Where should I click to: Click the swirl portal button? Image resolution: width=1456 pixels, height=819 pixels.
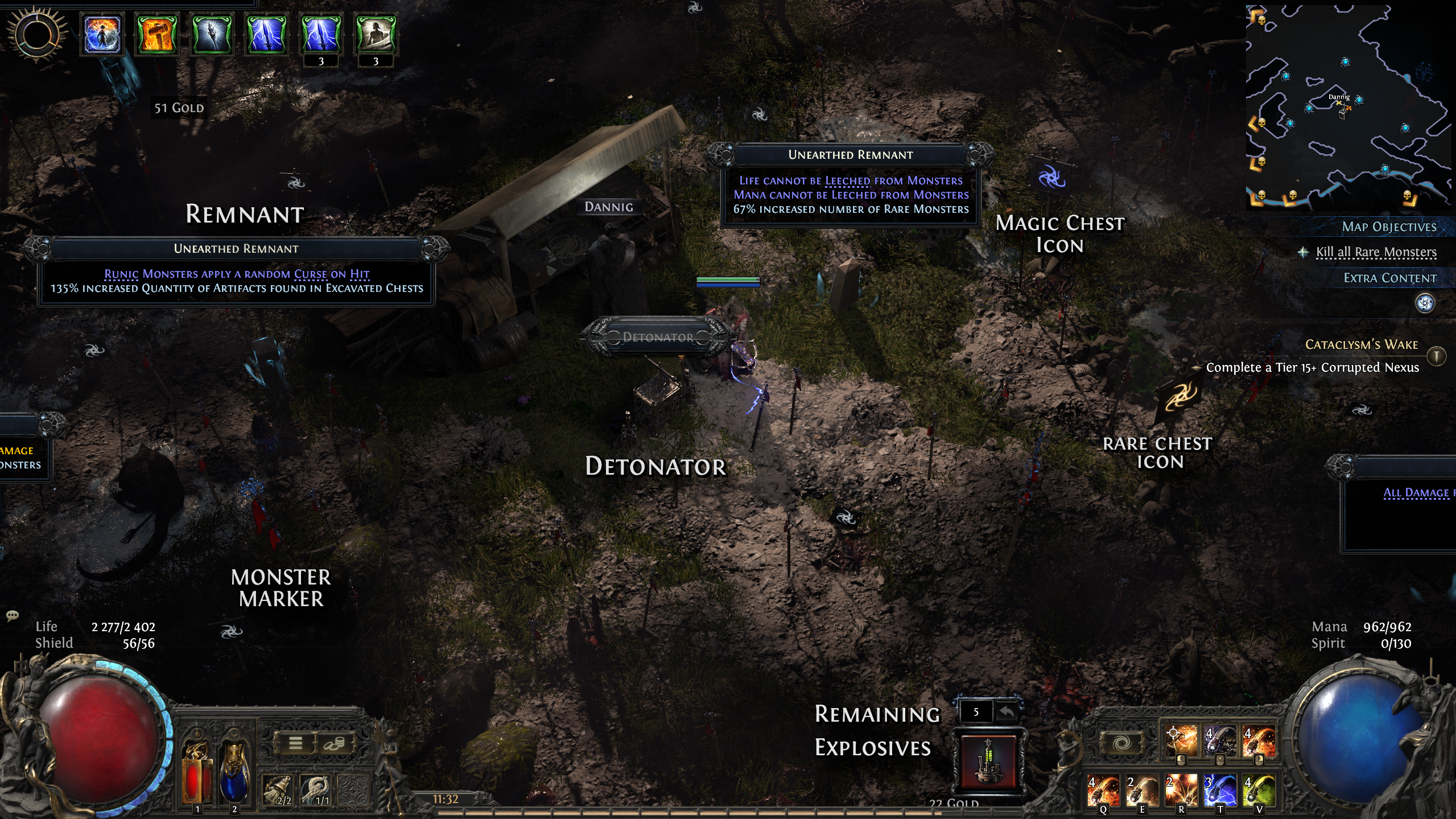pos(1123,743)
